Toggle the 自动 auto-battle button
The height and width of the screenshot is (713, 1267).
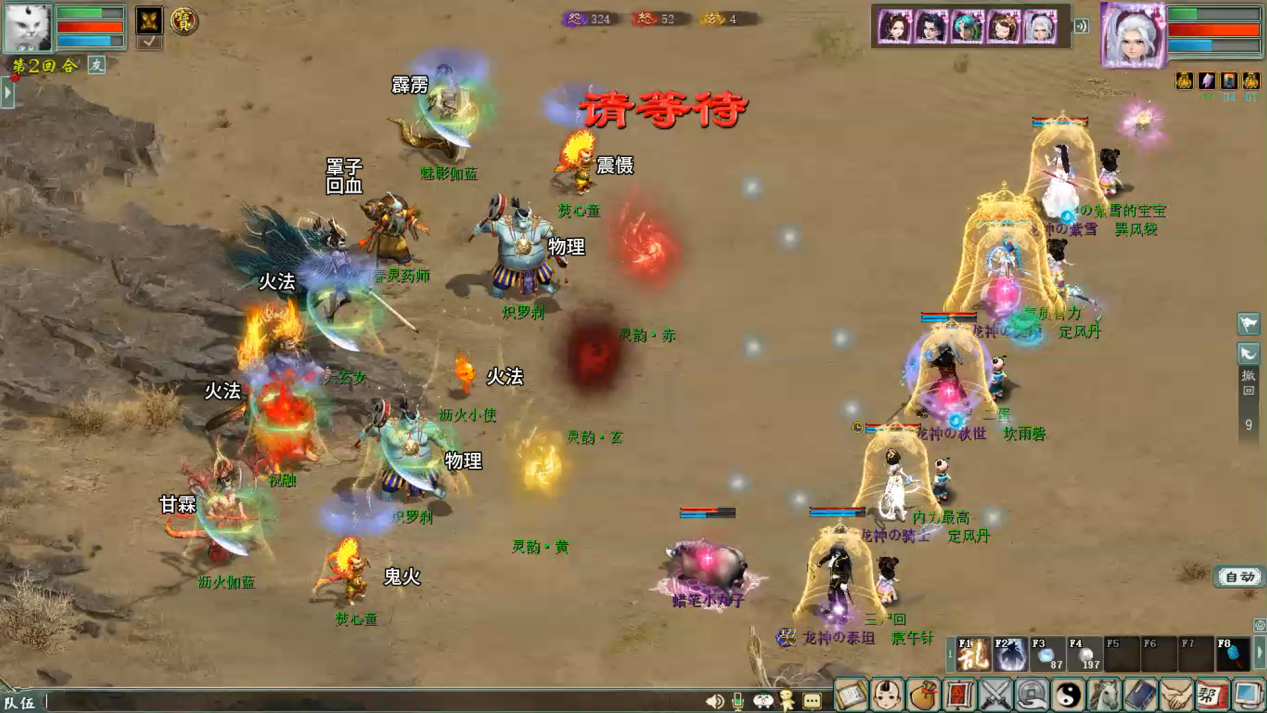click(1239, 577)
